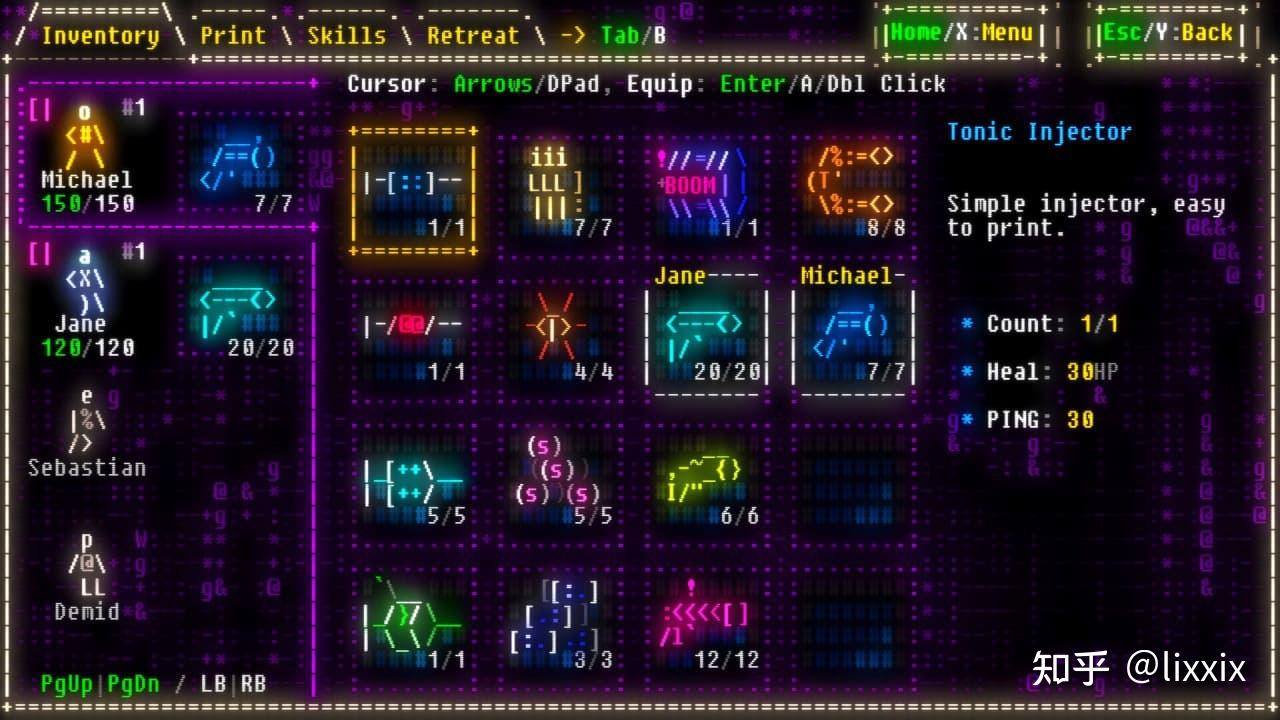Switch to the Print tab
The image size is (1280, 720).
click(232, 35)
